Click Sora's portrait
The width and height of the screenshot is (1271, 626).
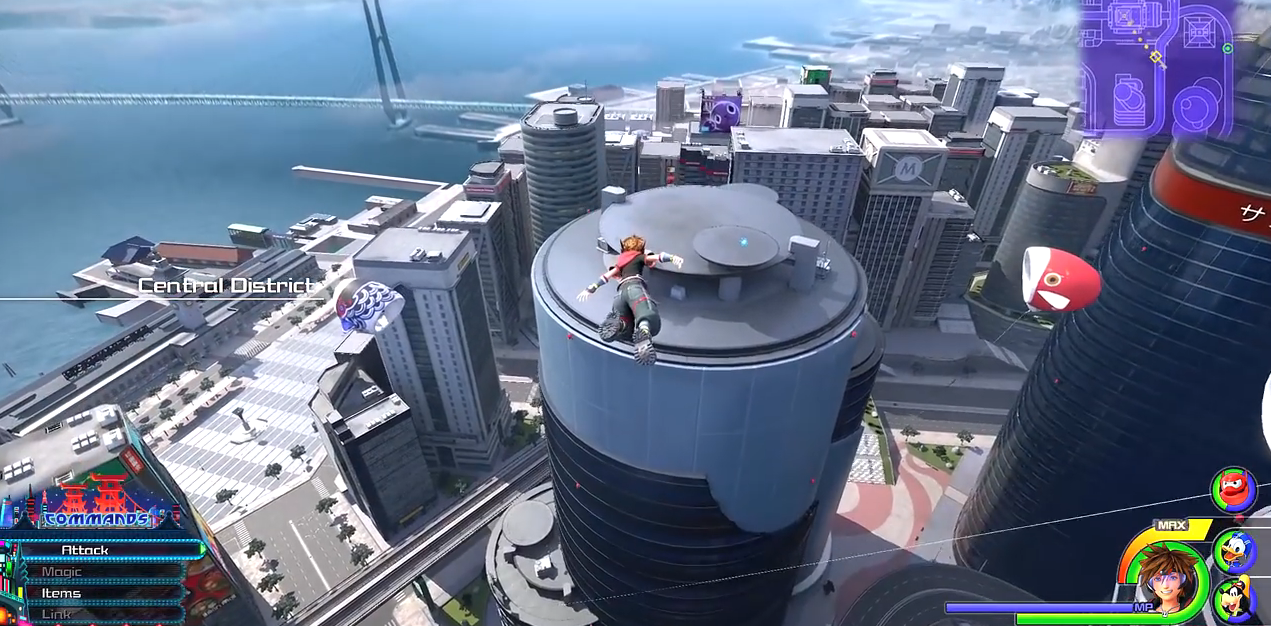click(1163, 582)
